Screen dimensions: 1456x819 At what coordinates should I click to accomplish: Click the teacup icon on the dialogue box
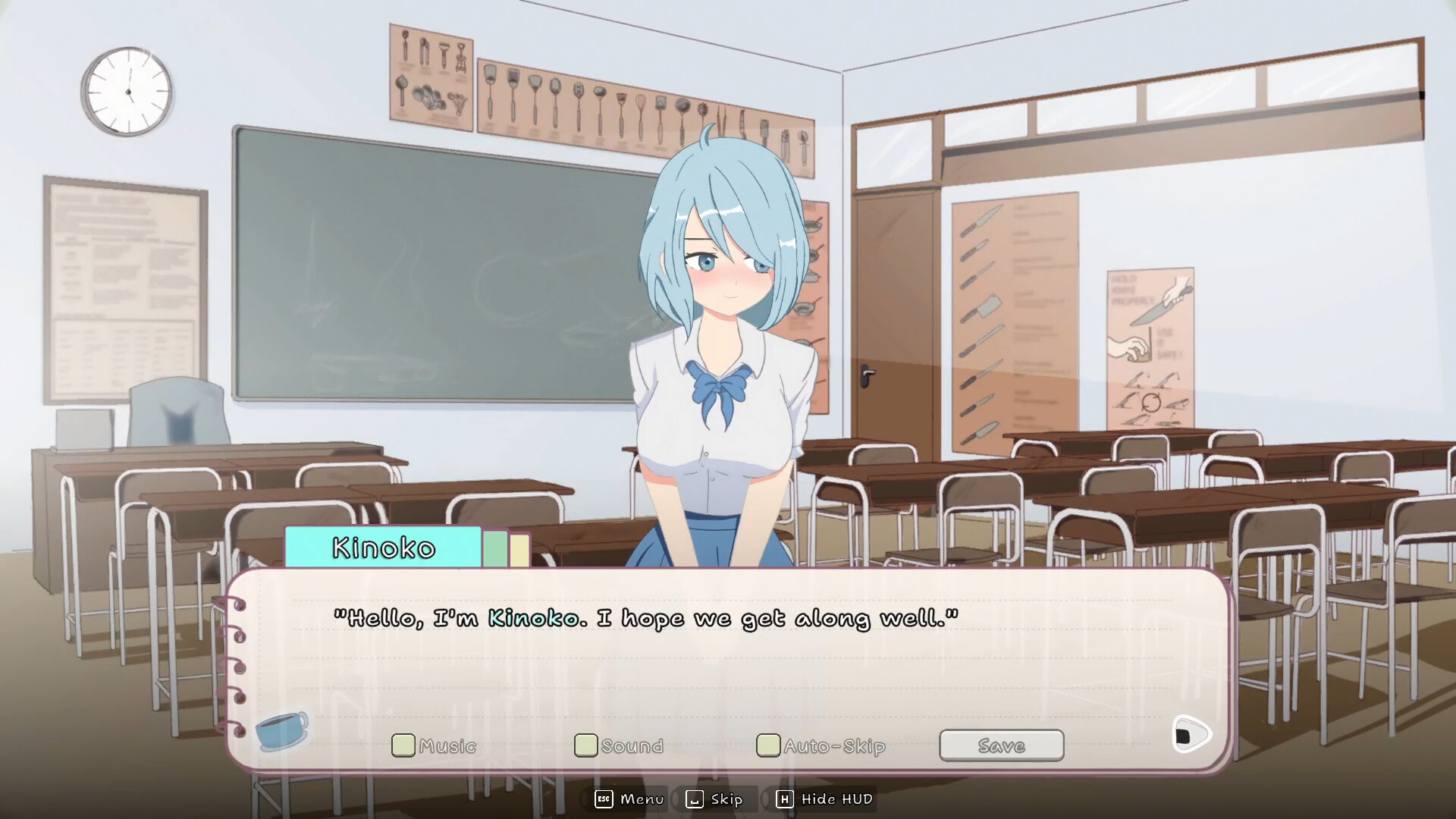(281, 731)
